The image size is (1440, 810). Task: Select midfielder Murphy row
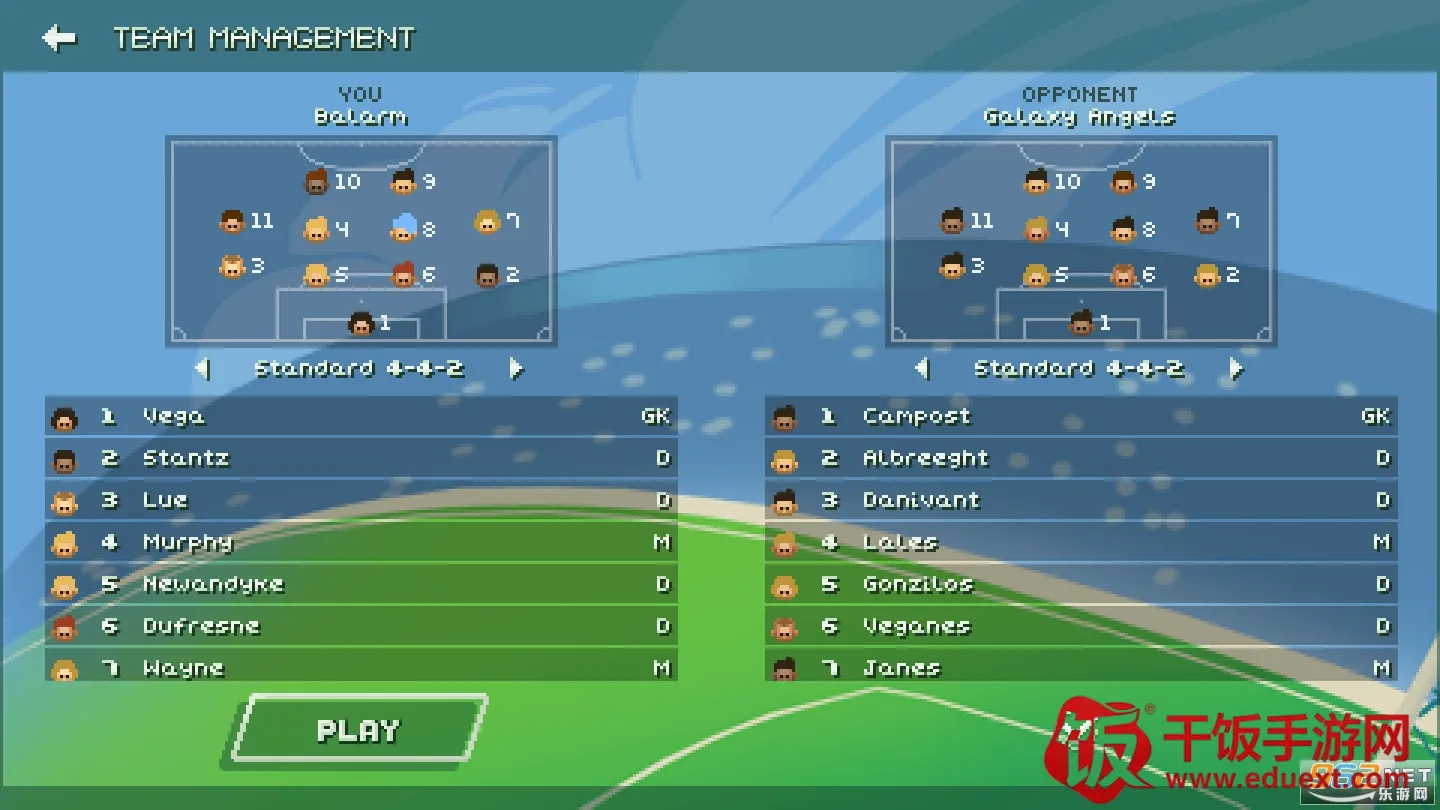[x=360, y=543]
